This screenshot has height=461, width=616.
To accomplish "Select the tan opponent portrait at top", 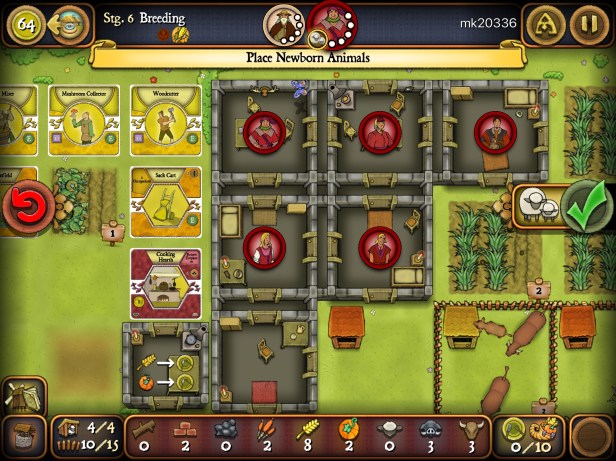I will coord(283,22).
